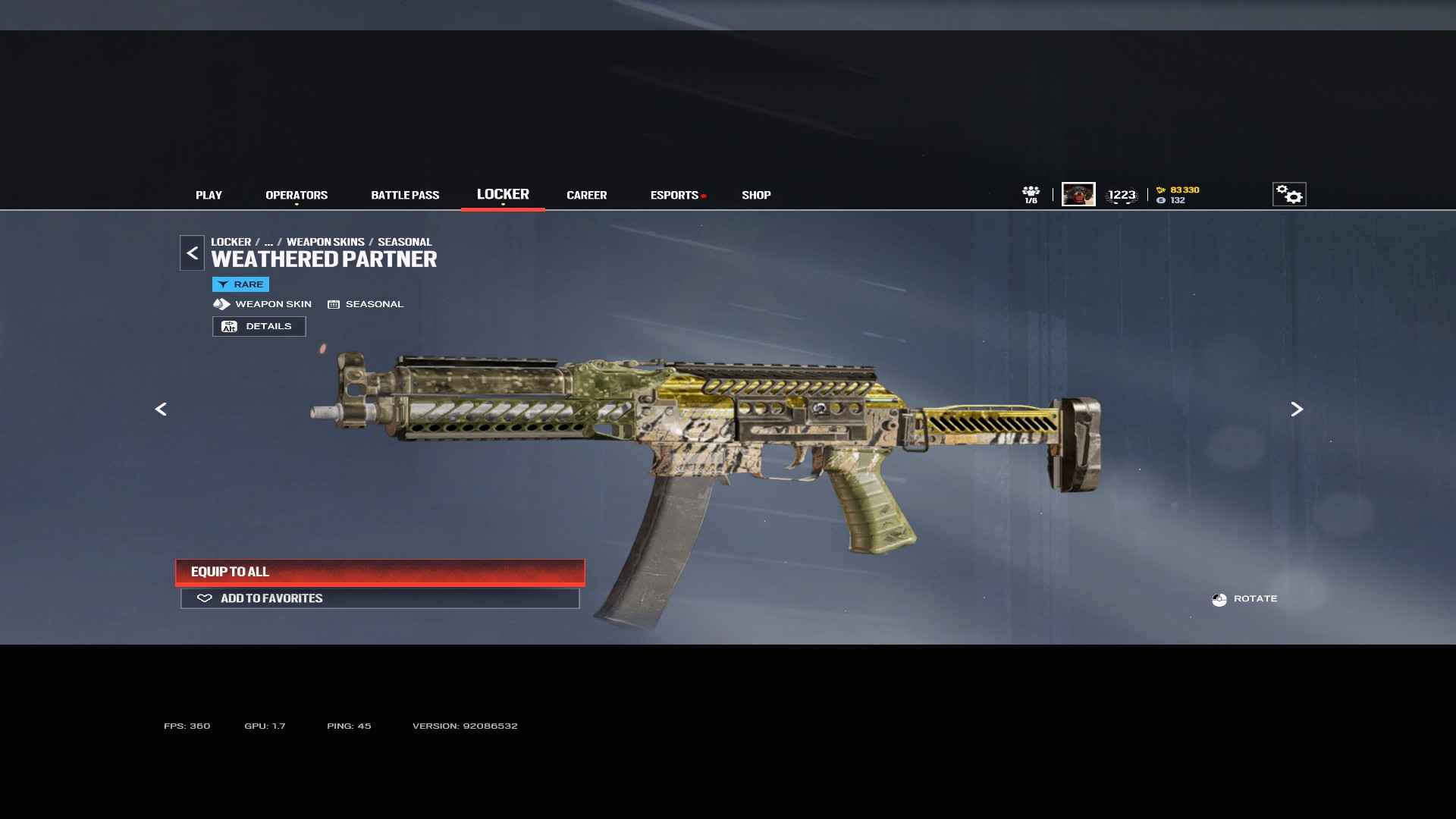1456x819 pixels.
Task: Switch to the Operators tab
Action: coord(297,196)
